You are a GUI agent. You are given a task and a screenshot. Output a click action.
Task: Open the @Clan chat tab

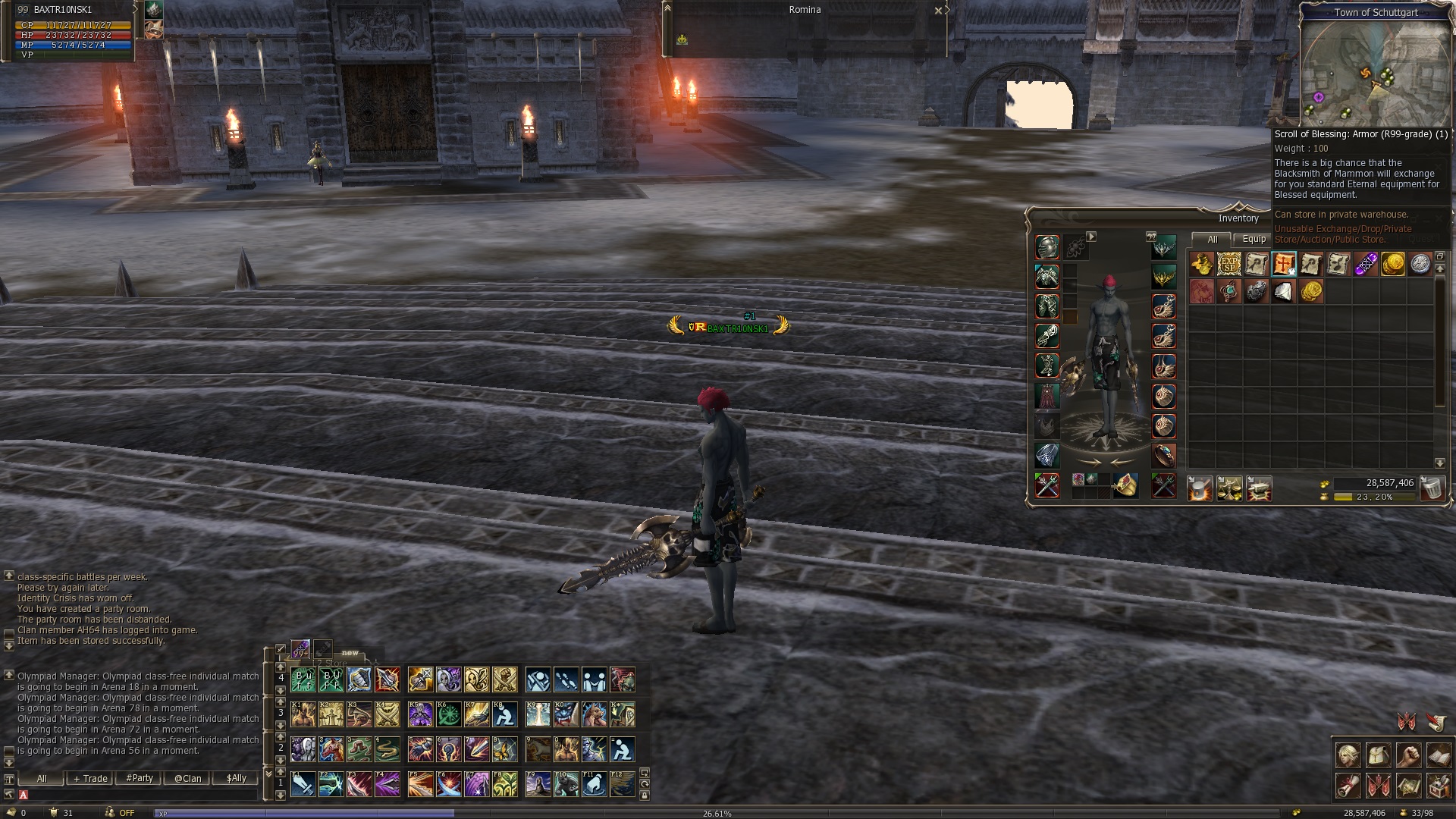point(187,778)
